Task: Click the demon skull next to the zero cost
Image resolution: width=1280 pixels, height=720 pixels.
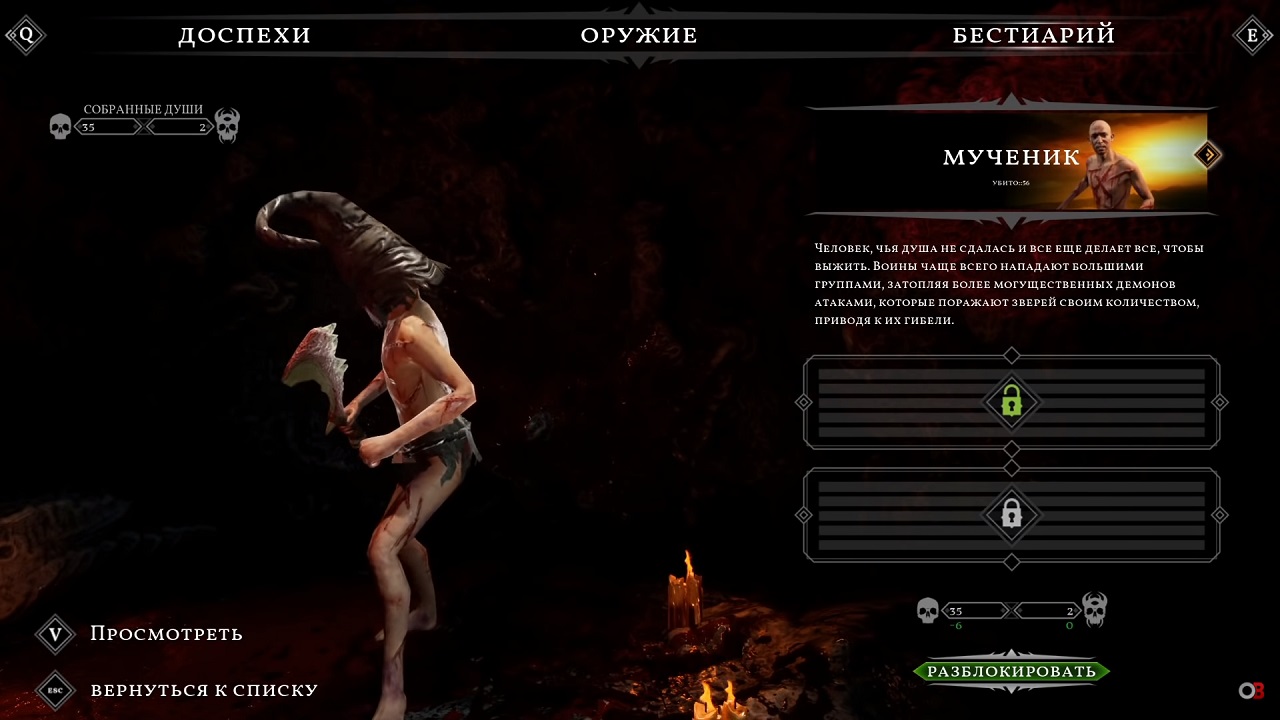Action: 1095,610
